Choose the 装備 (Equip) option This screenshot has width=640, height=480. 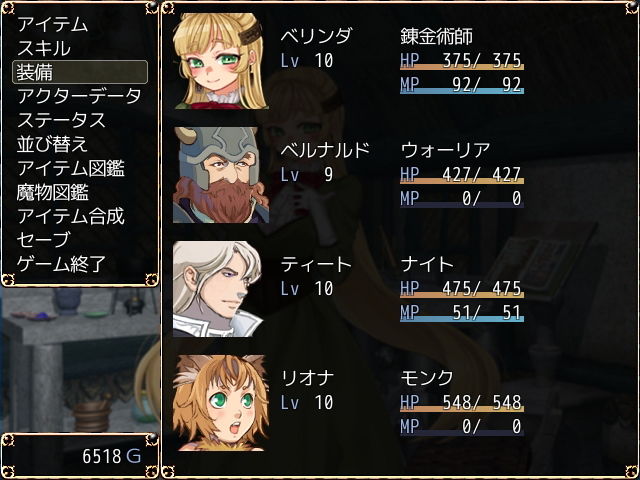(79, 72)
